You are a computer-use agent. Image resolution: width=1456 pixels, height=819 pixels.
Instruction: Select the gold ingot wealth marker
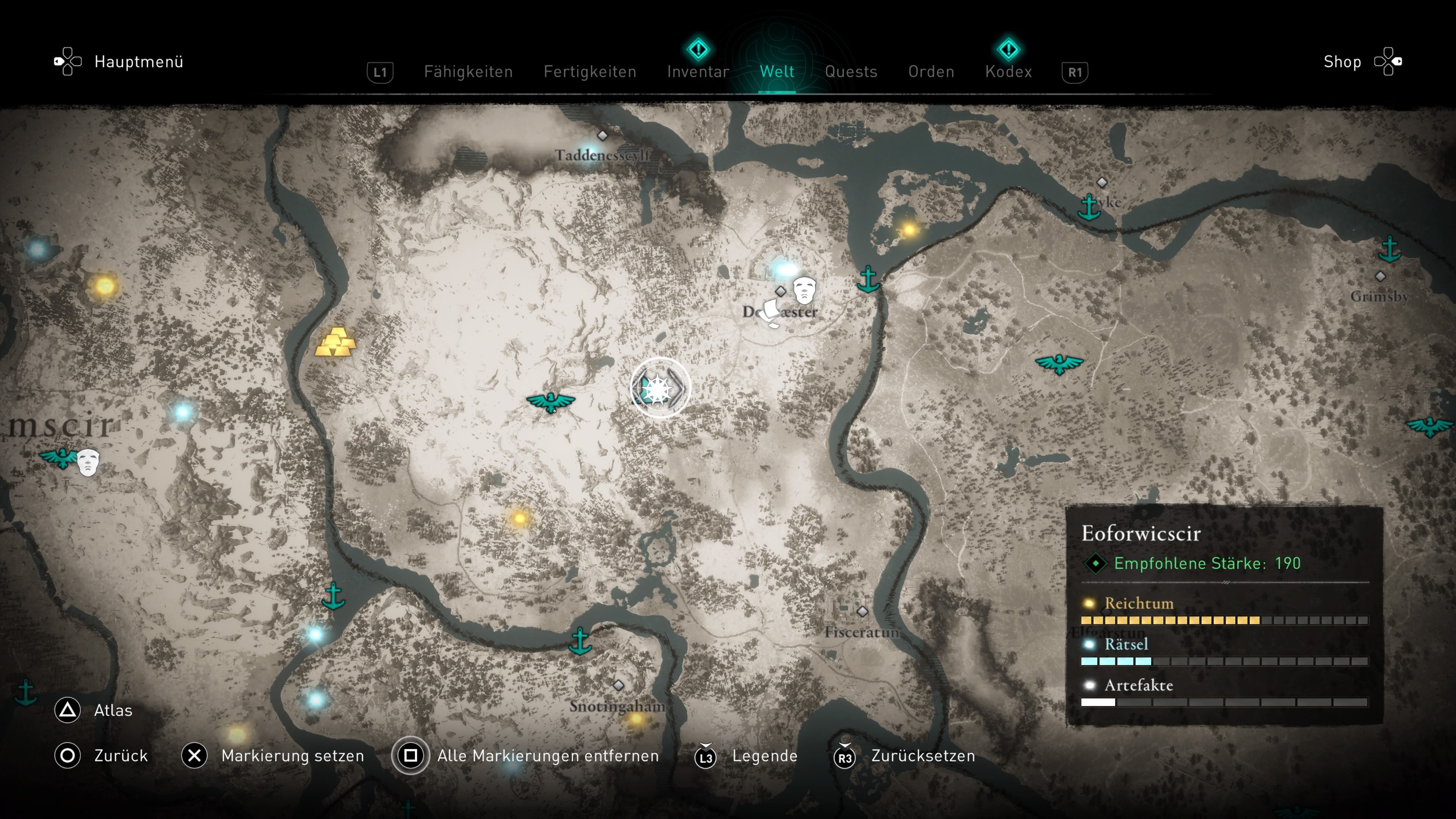pos(336,342)
